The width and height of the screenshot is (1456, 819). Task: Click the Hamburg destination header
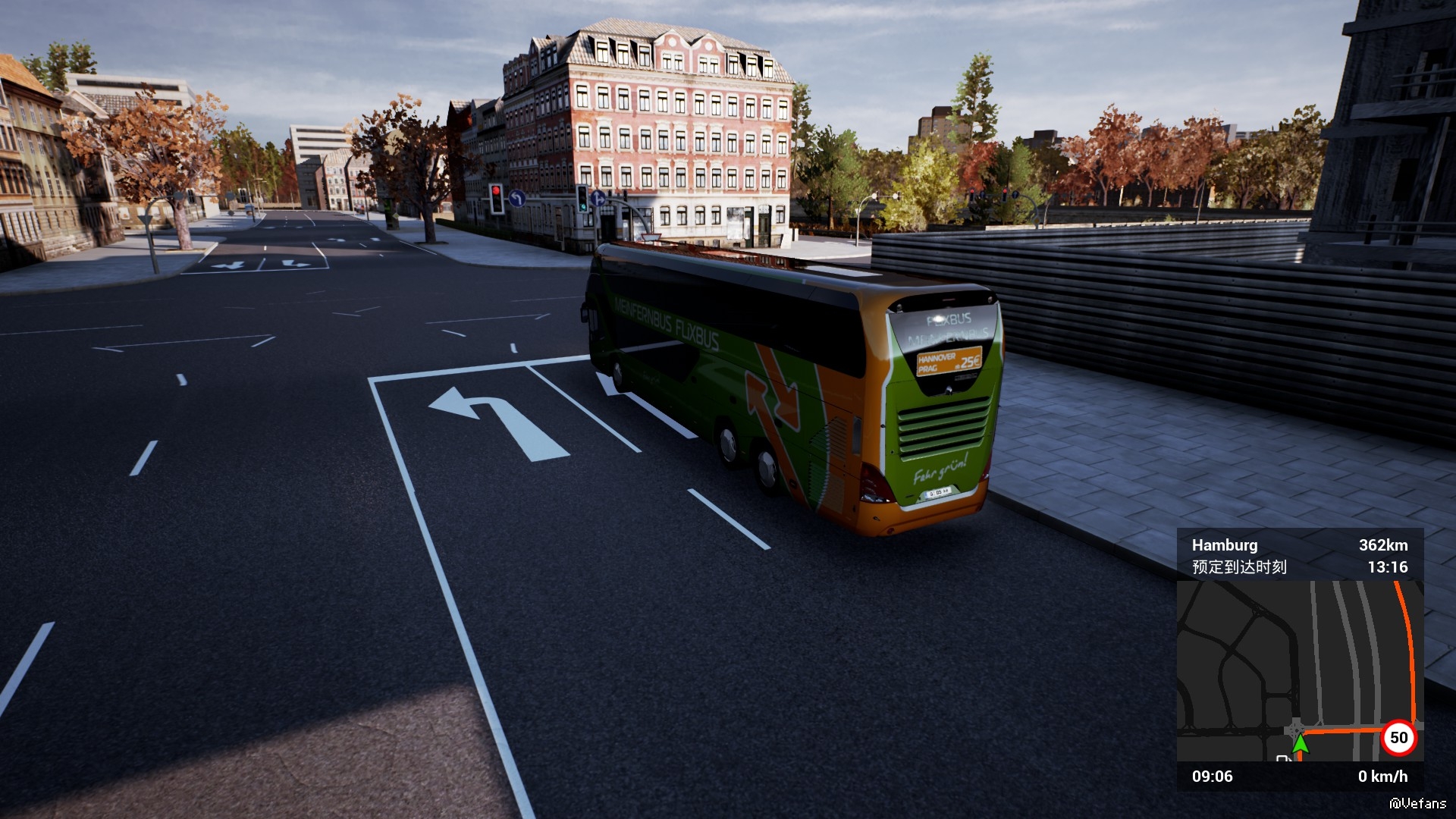pyautogui.click(x=1224, y=545)
